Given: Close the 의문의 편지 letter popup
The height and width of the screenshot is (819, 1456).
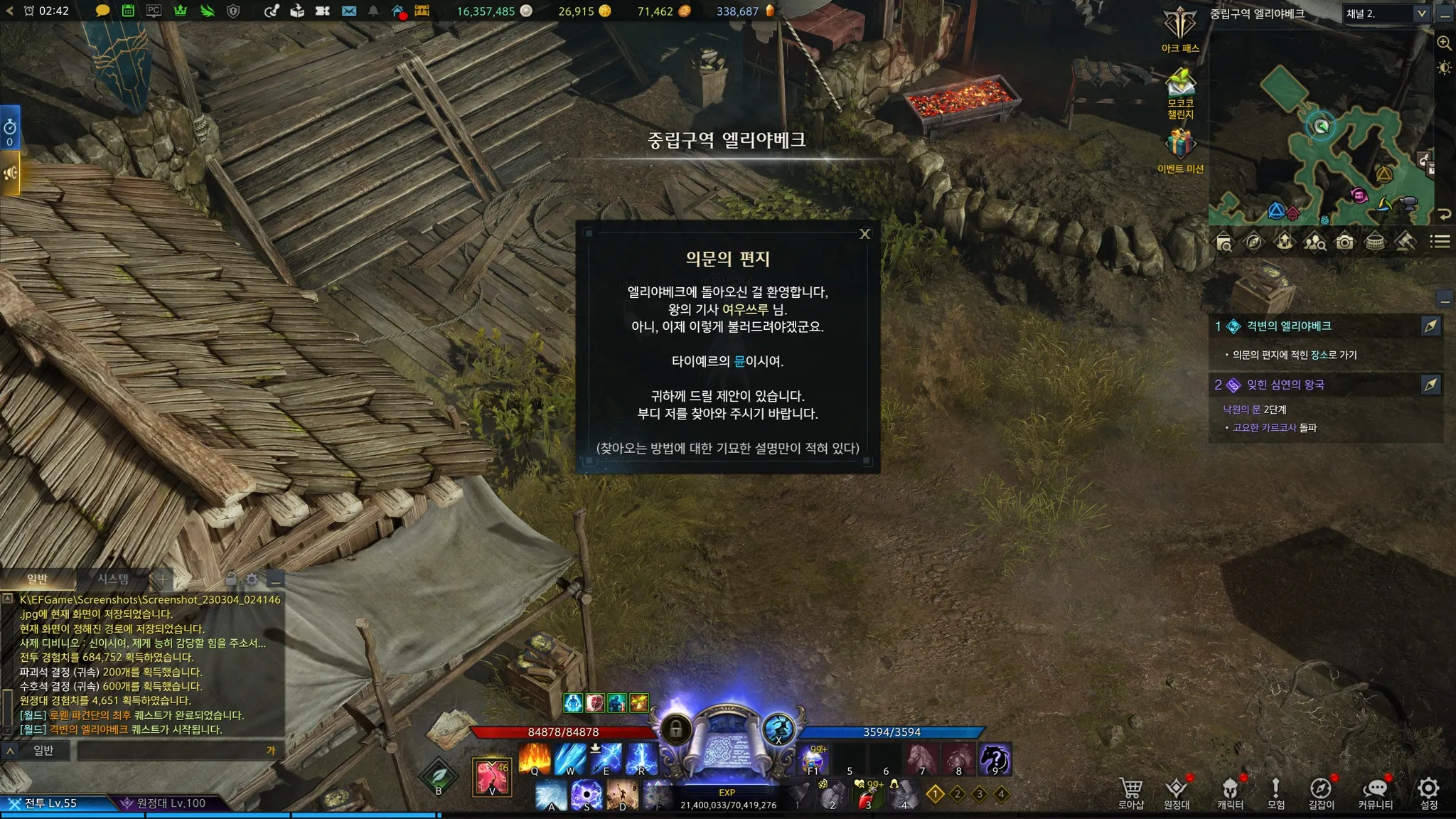Looking at the screenshot, I should pos(864,234).
